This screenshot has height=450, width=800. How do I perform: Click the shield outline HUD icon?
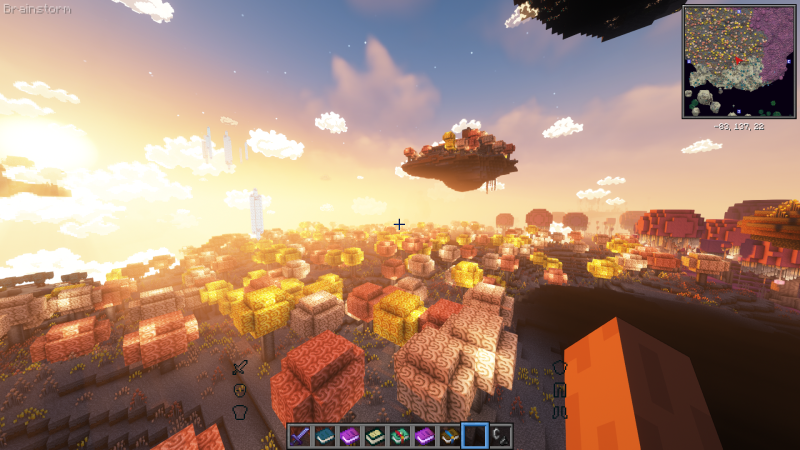(240, 390)
